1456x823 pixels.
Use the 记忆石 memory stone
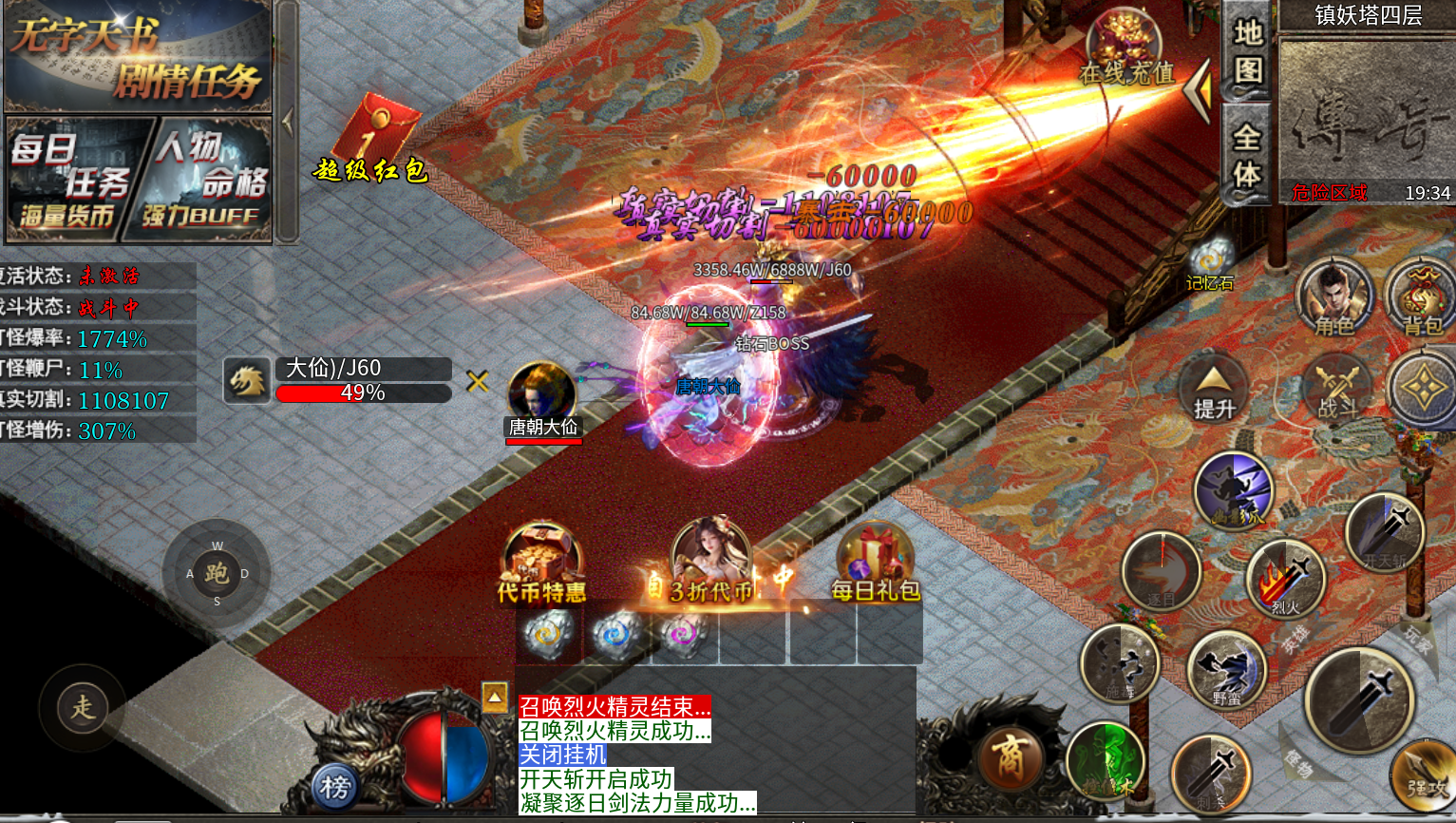[x=1210, y=261]
